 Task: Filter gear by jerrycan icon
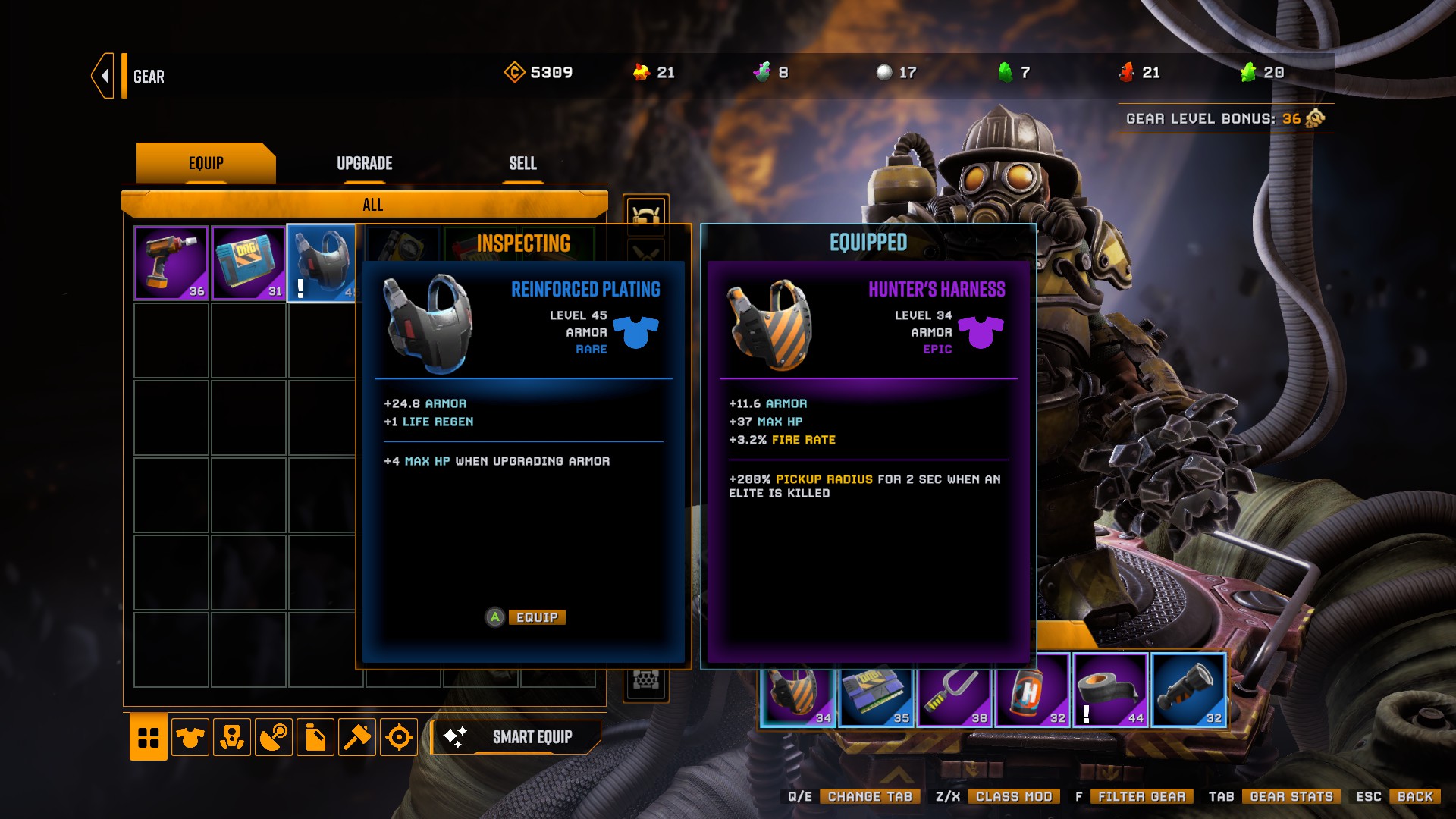pyautogui.click(x=315, y=736)
